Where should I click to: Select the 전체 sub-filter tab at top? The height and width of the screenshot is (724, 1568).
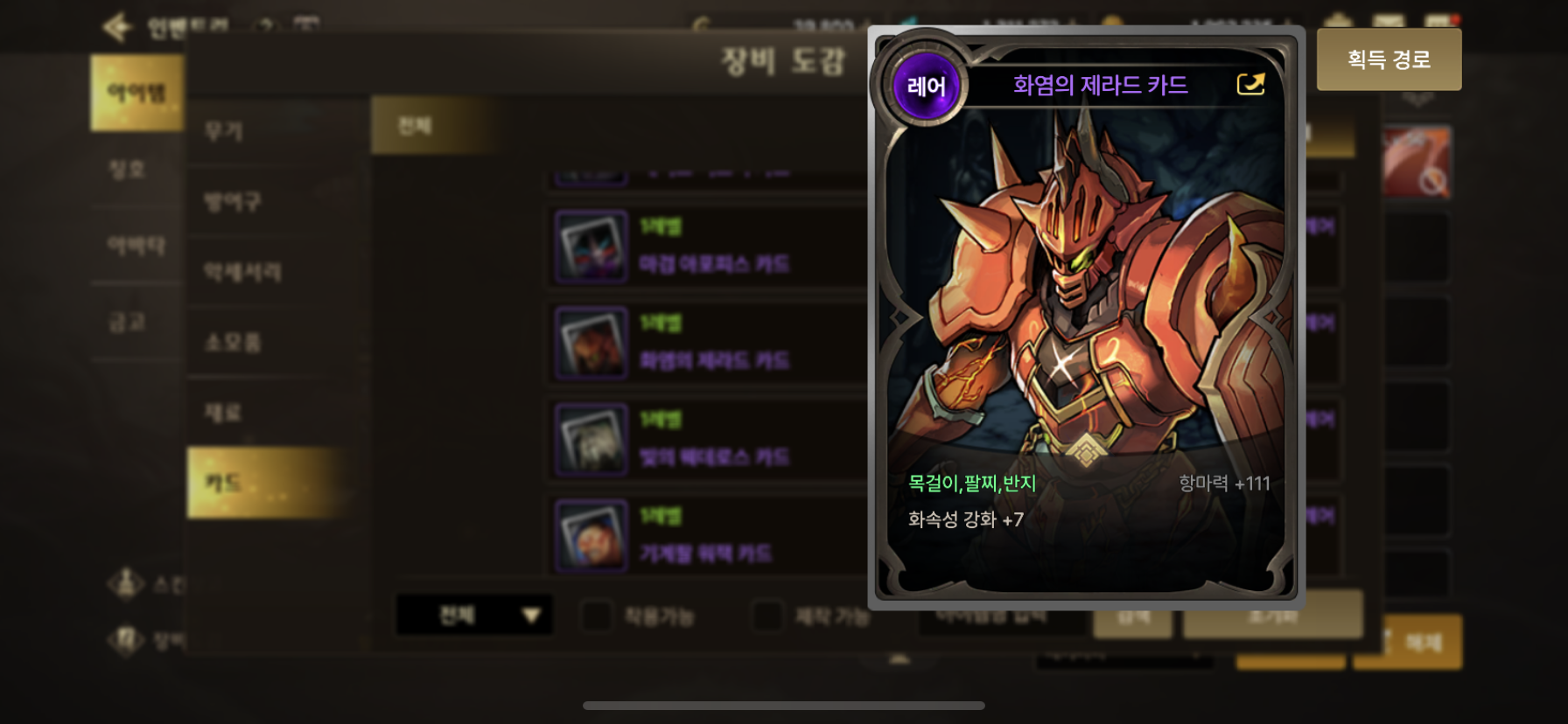[x=415, y=126]
